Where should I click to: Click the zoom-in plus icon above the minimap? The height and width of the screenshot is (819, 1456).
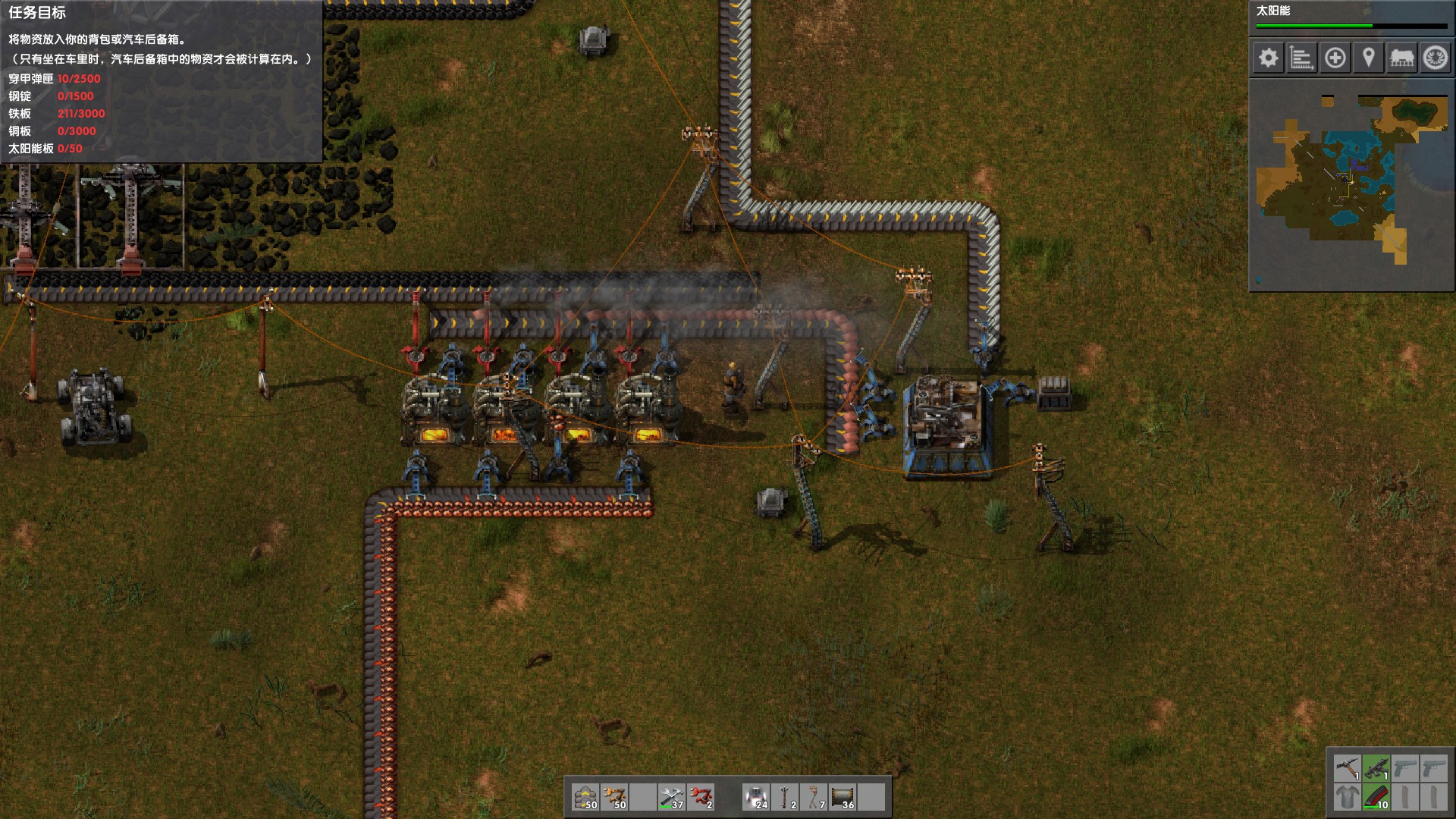point(1335,57)
